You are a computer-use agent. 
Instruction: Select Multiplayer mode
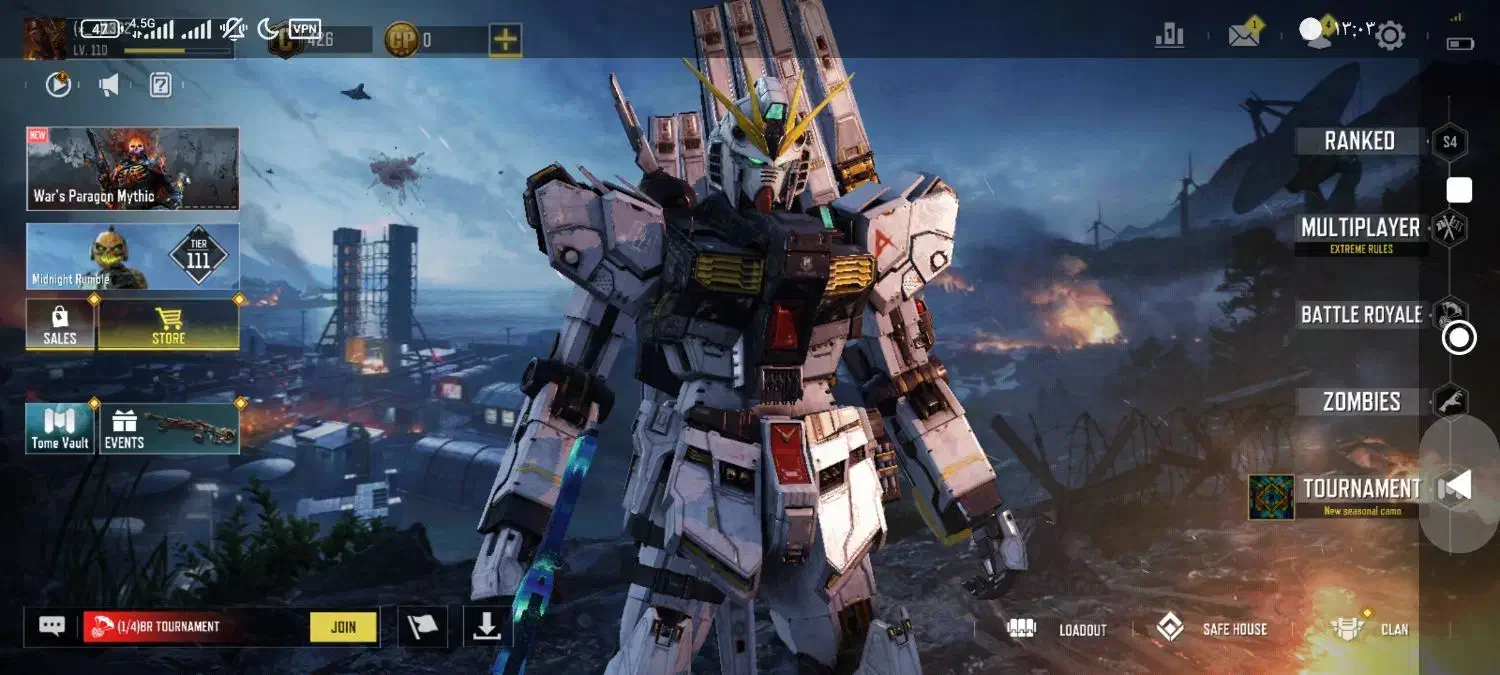click(x=1360, y=229)
